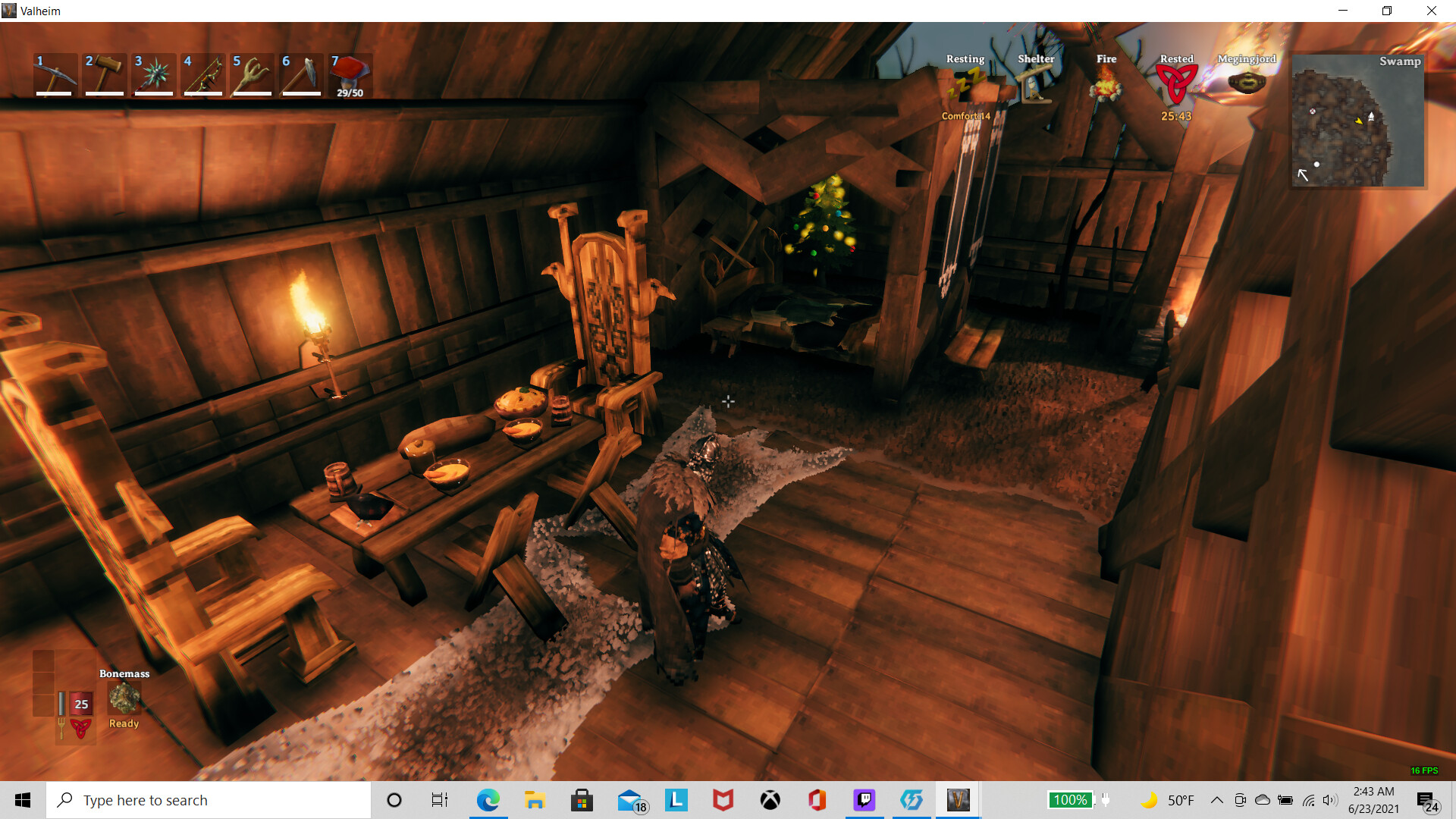Open hidden icons in the system tray
The image size is (1456, 819).
pos(1216,800)
